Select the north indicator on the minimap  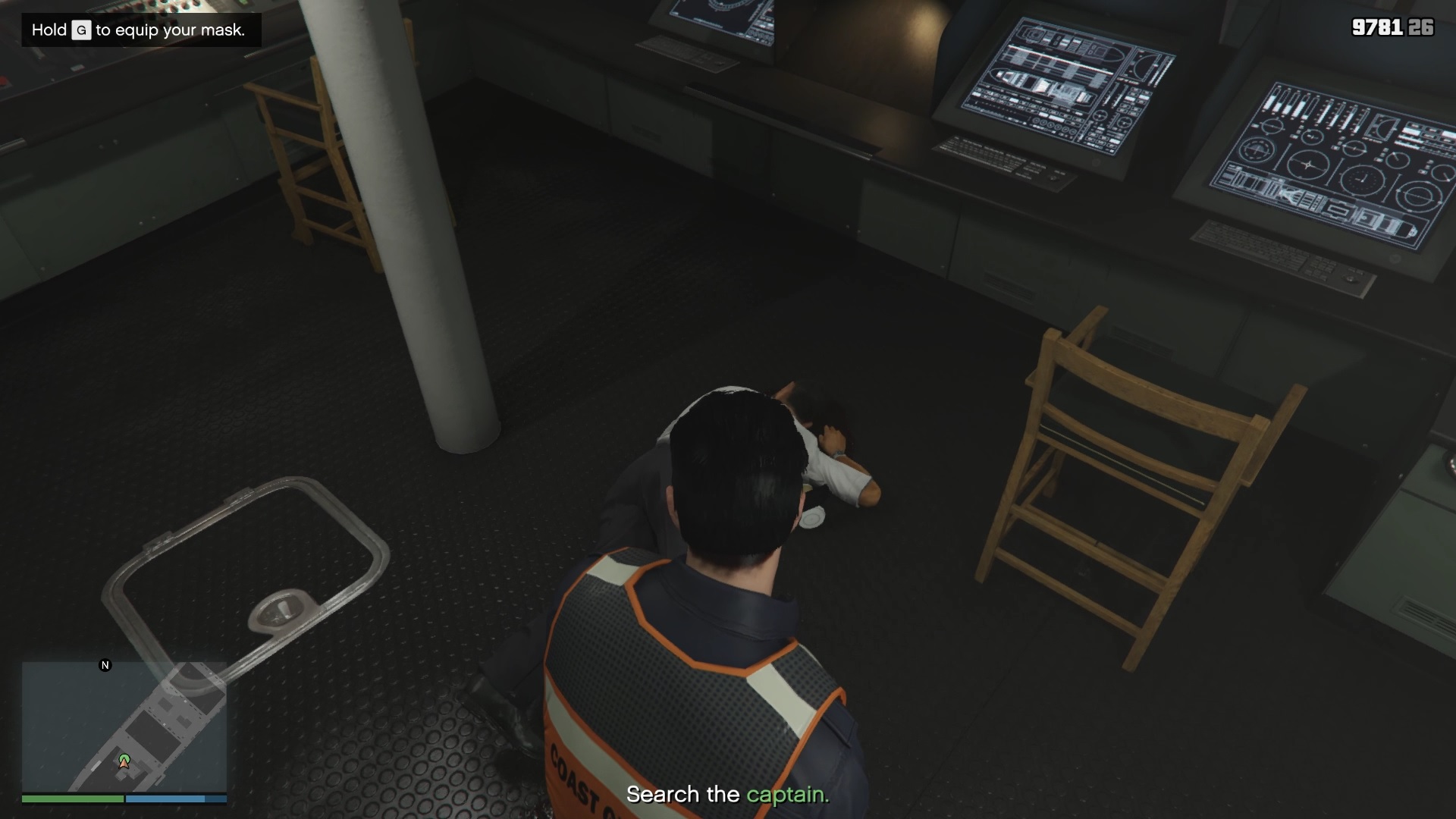pyautogui.click(x=104, y=665)
